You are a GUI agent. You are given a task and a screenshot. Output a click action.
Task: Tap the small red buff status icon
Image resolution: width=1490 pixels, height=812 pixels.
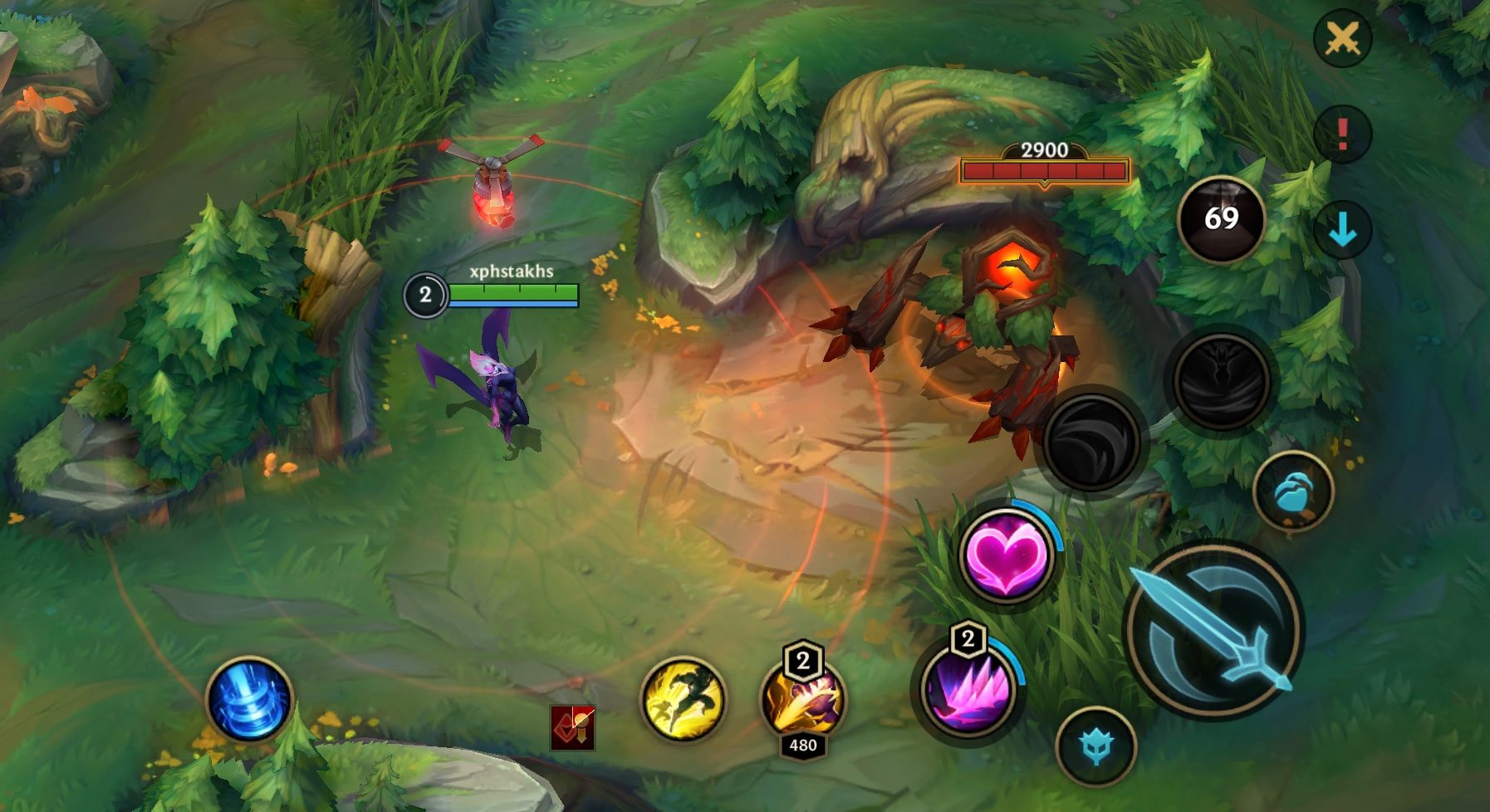572,728
